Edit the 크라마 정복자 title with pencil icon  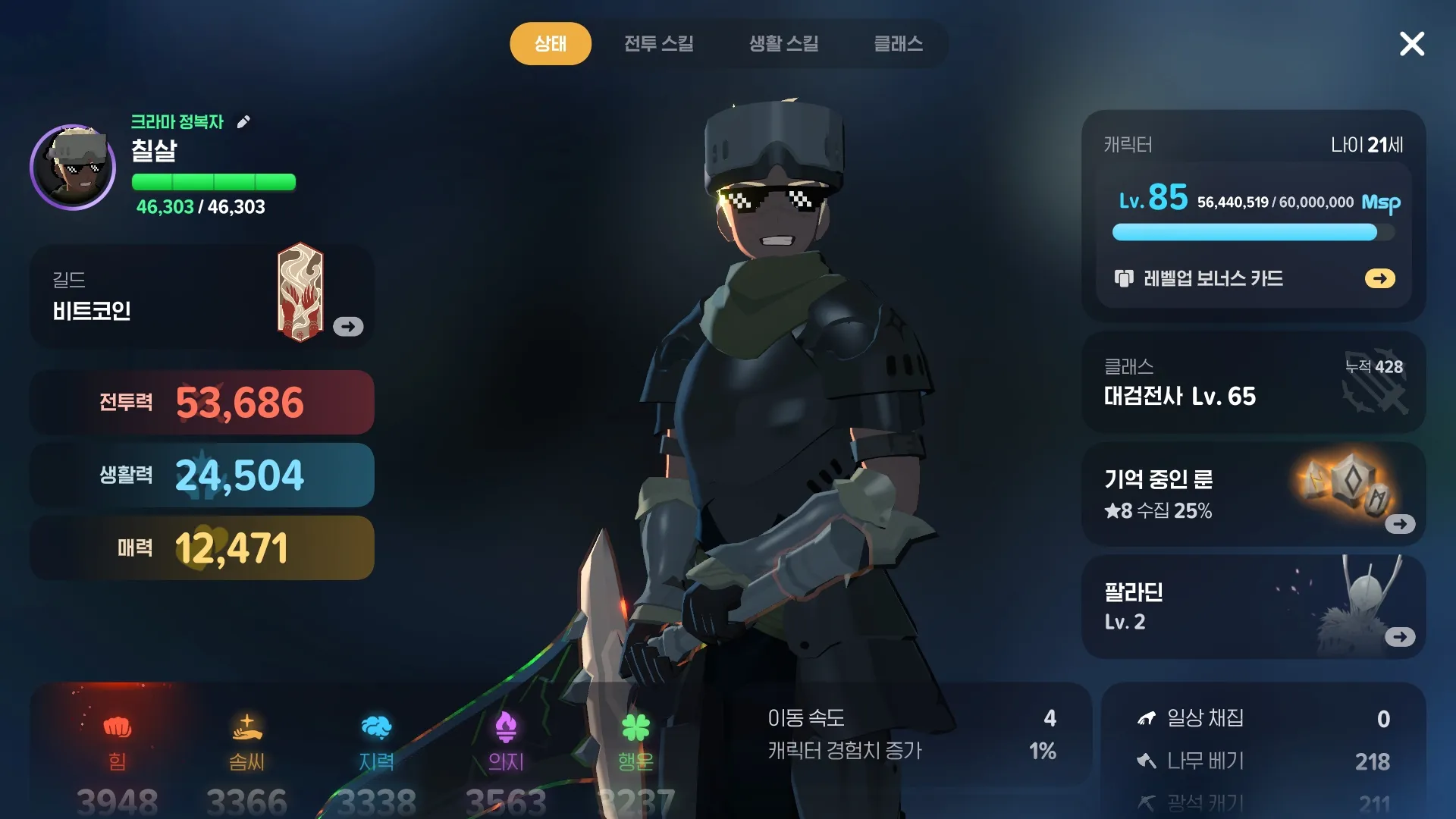pyautogui.click(x=243, y=122)
